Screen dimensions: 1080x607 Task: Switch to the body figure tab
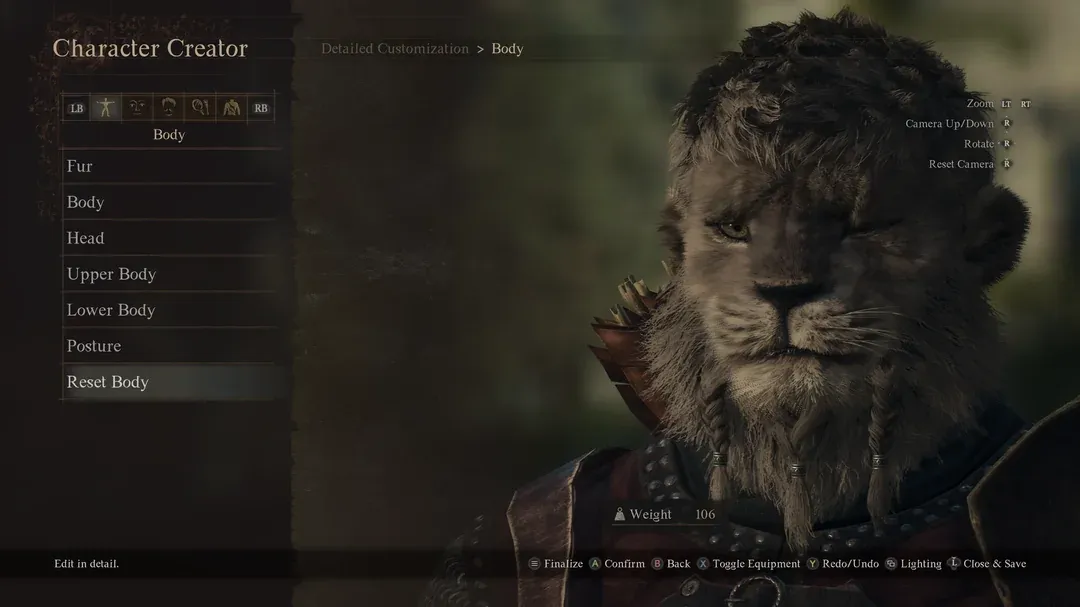[106, 108]
